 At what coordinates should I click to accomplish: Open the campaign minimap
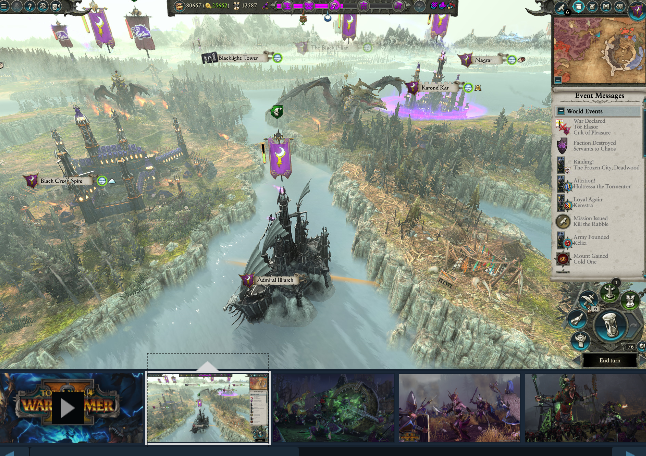pyautogui.click(x=599, y=48)
